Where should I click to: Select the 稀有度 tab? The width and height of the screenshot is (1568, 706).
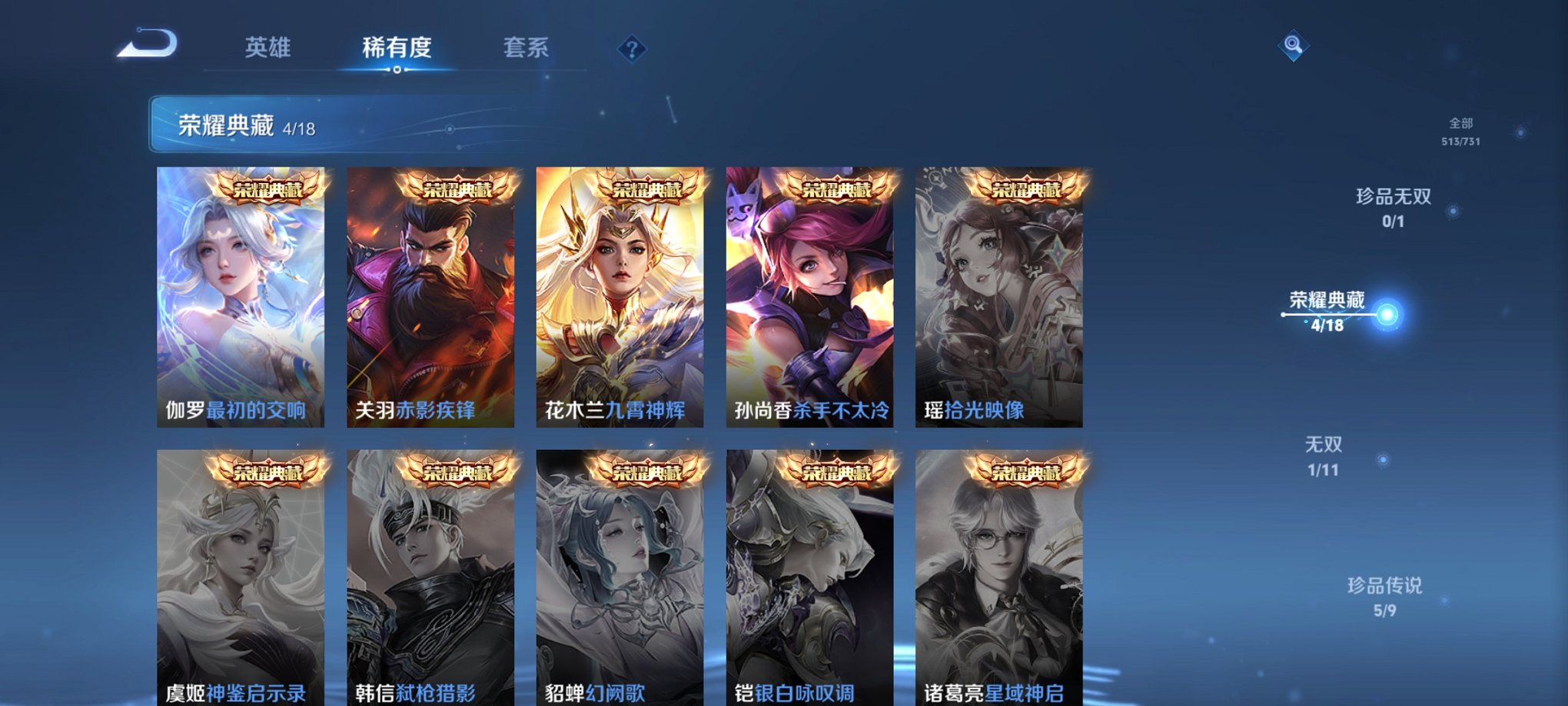(x=397, y=48)
